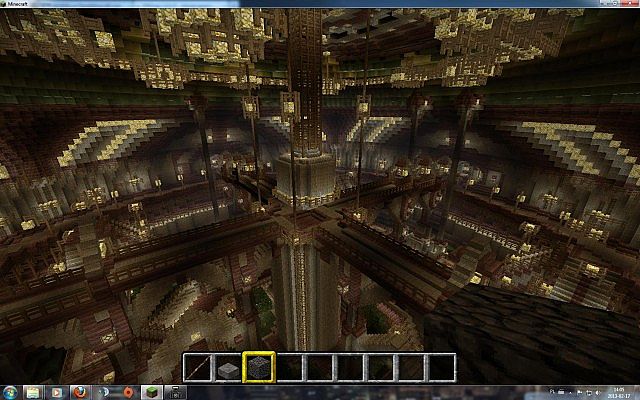
Task: Choose the stone slab hotbar slot
Action: (x=229, y=366)
